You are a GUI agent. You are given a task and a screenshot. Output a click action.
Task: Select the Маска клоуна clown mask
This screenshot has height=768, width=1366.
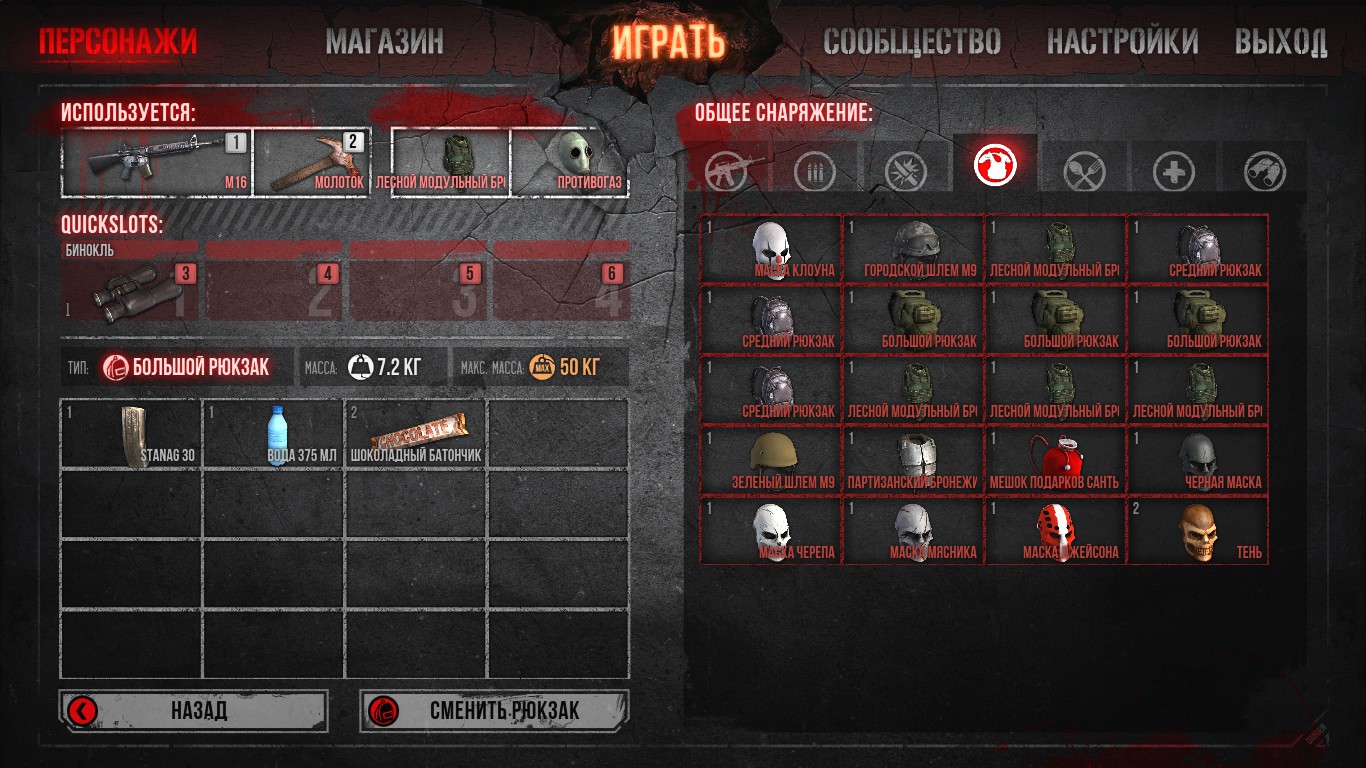[x=771, y=248]
